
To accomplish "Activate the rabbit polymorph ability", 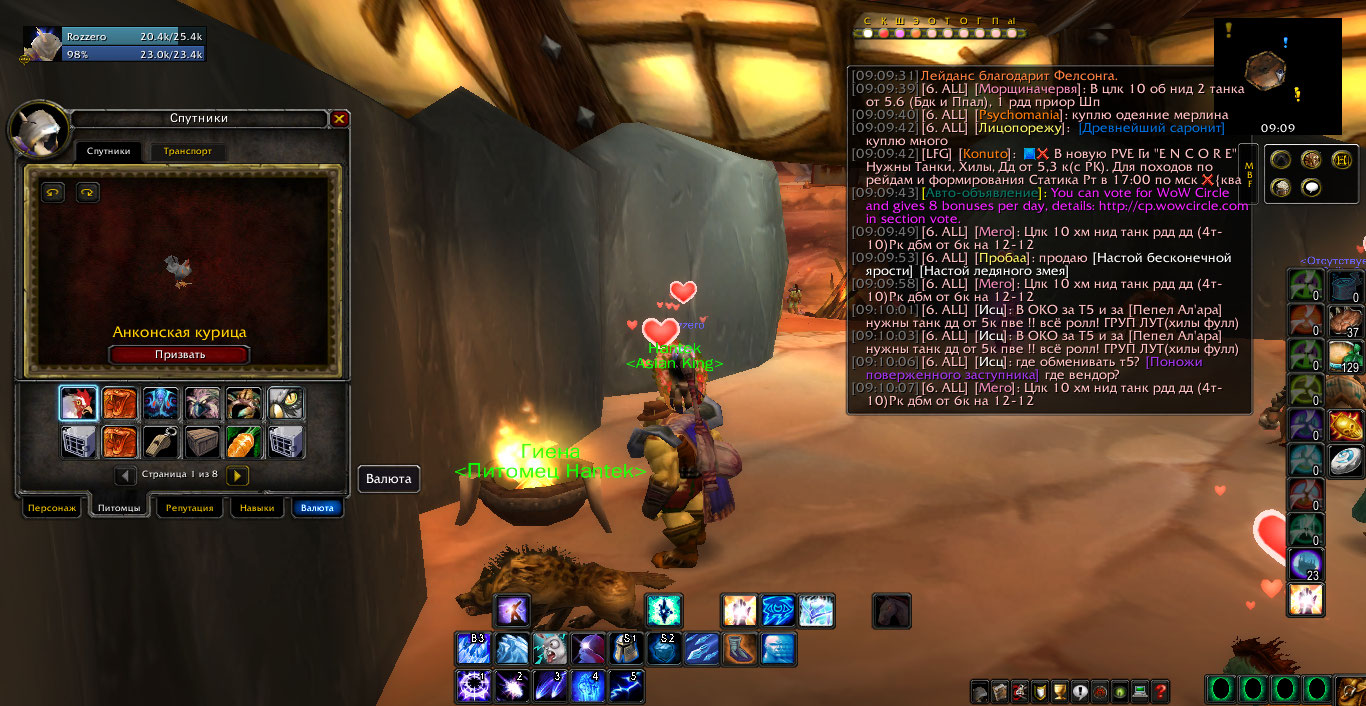I will 550,649.
